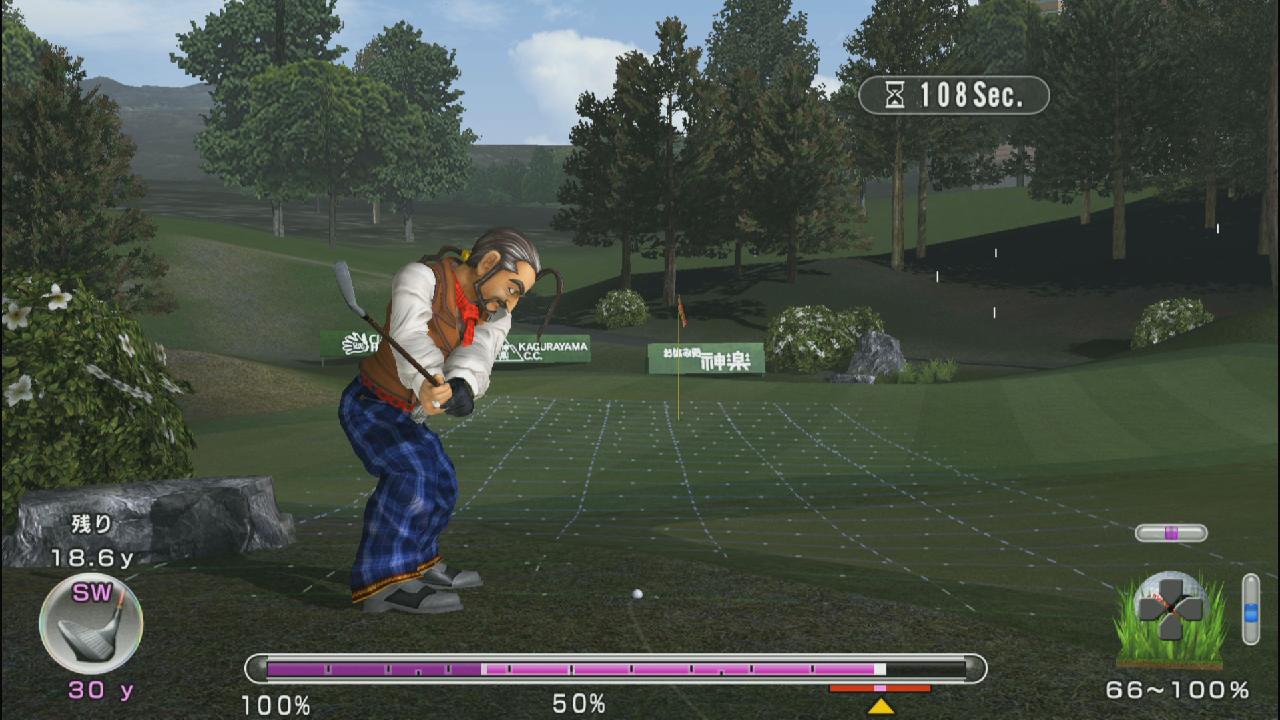Click the small horizontal purple indicator bar

tap(1171, 533)
